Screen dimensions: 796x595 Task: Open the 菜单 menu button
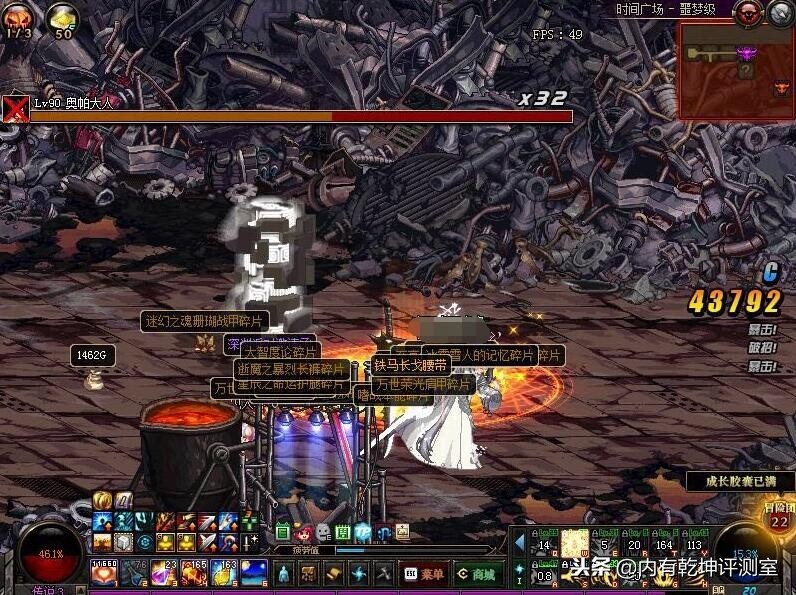[425, 574]
